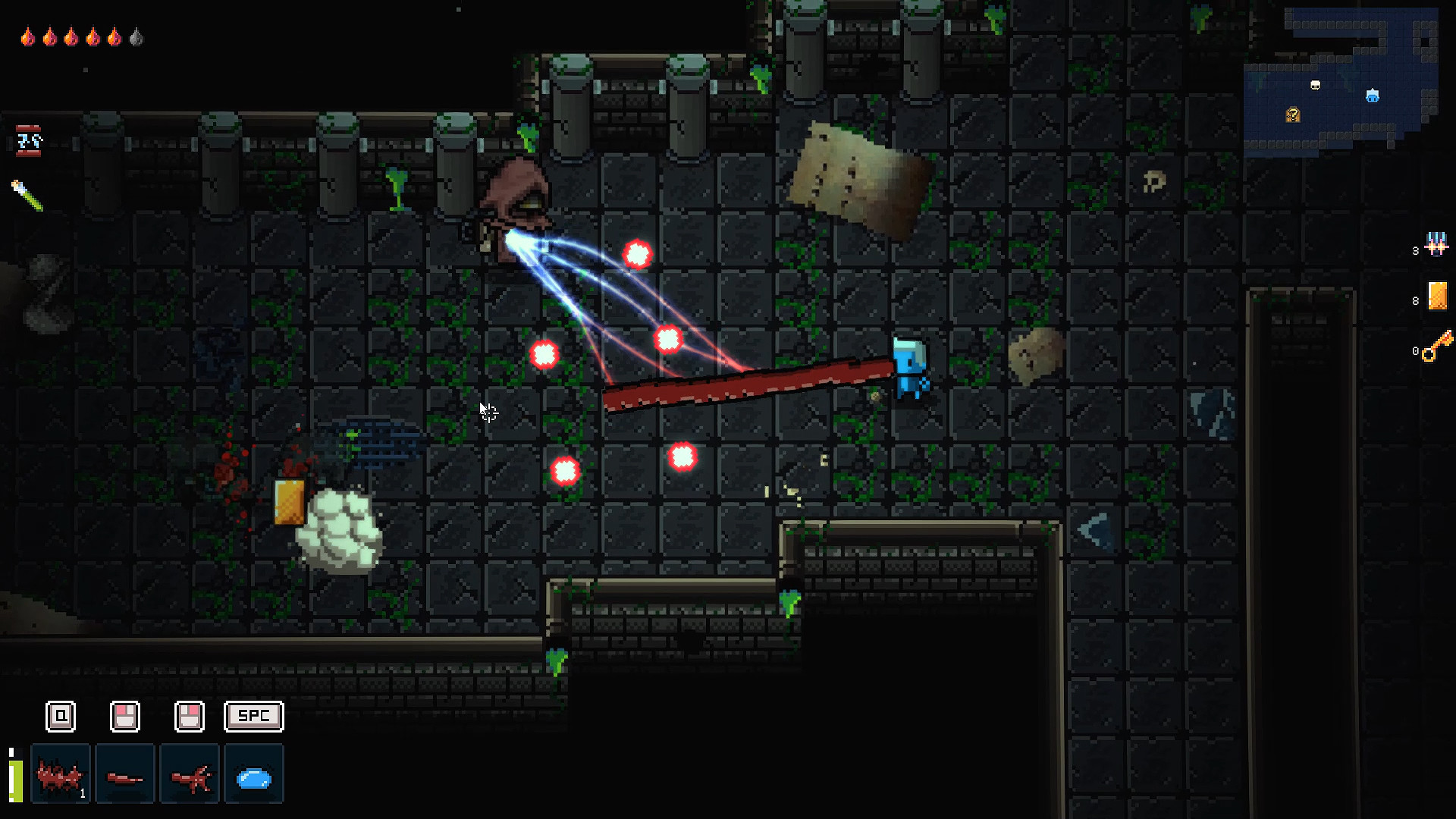
Task: Select the spiky red creature ability slot
Action: point(61,774)
